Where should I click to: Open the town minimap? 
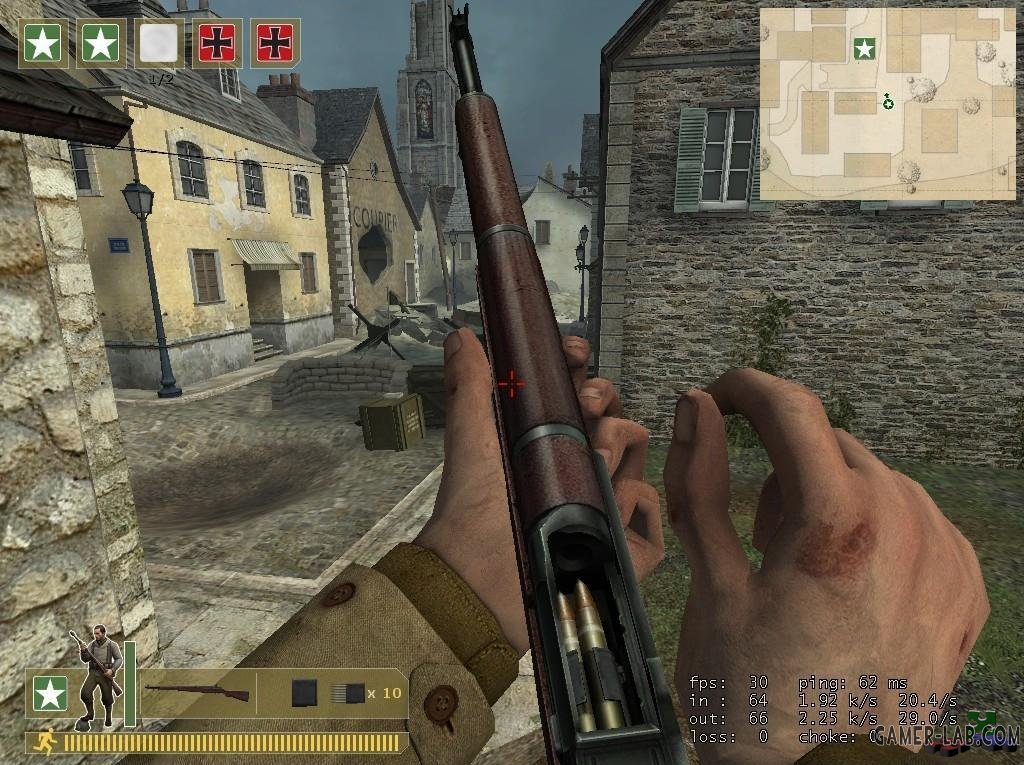887,104
